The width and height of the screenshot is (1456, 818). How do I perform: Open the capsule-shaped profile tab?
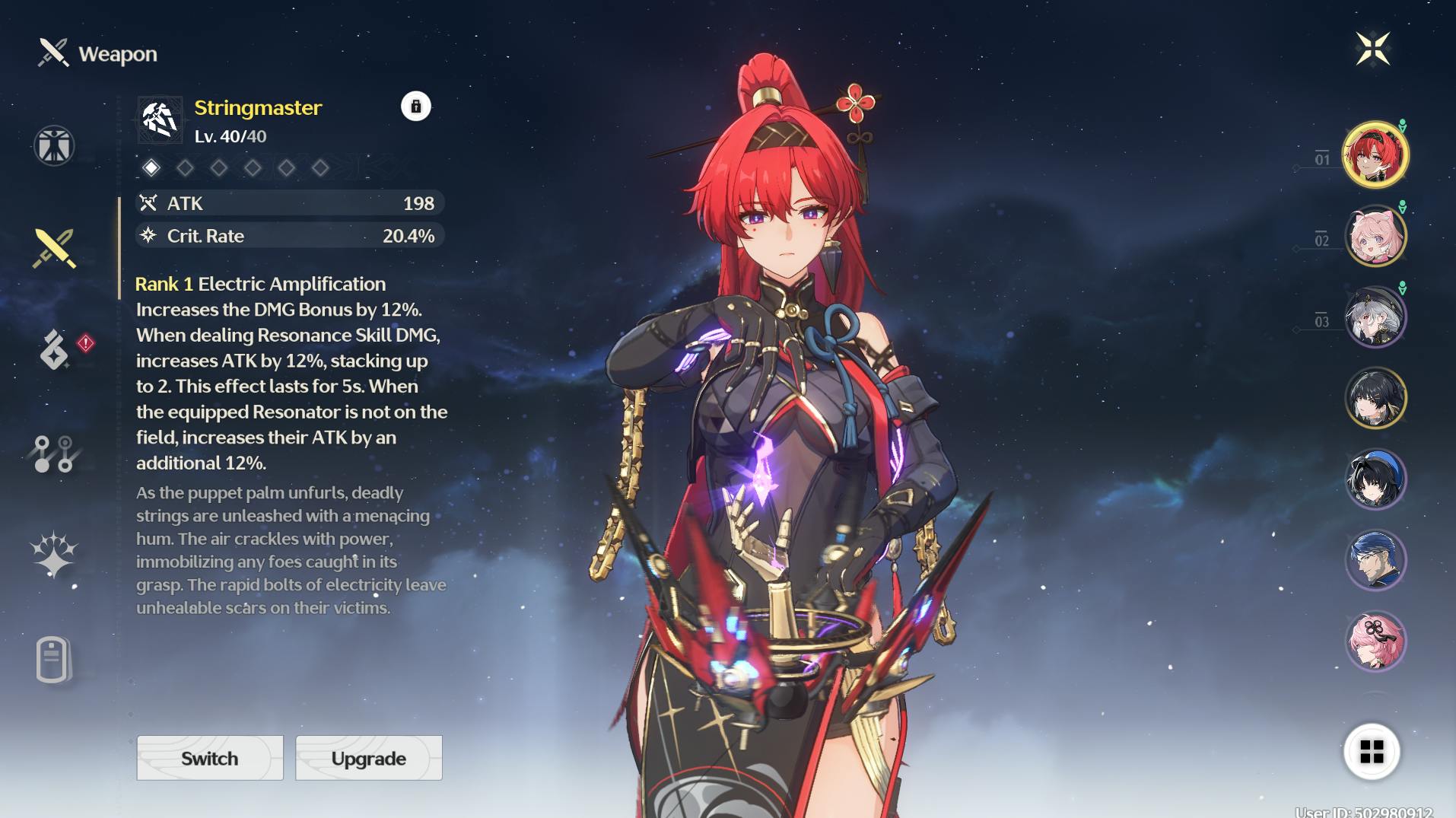(x=52, y=658)
